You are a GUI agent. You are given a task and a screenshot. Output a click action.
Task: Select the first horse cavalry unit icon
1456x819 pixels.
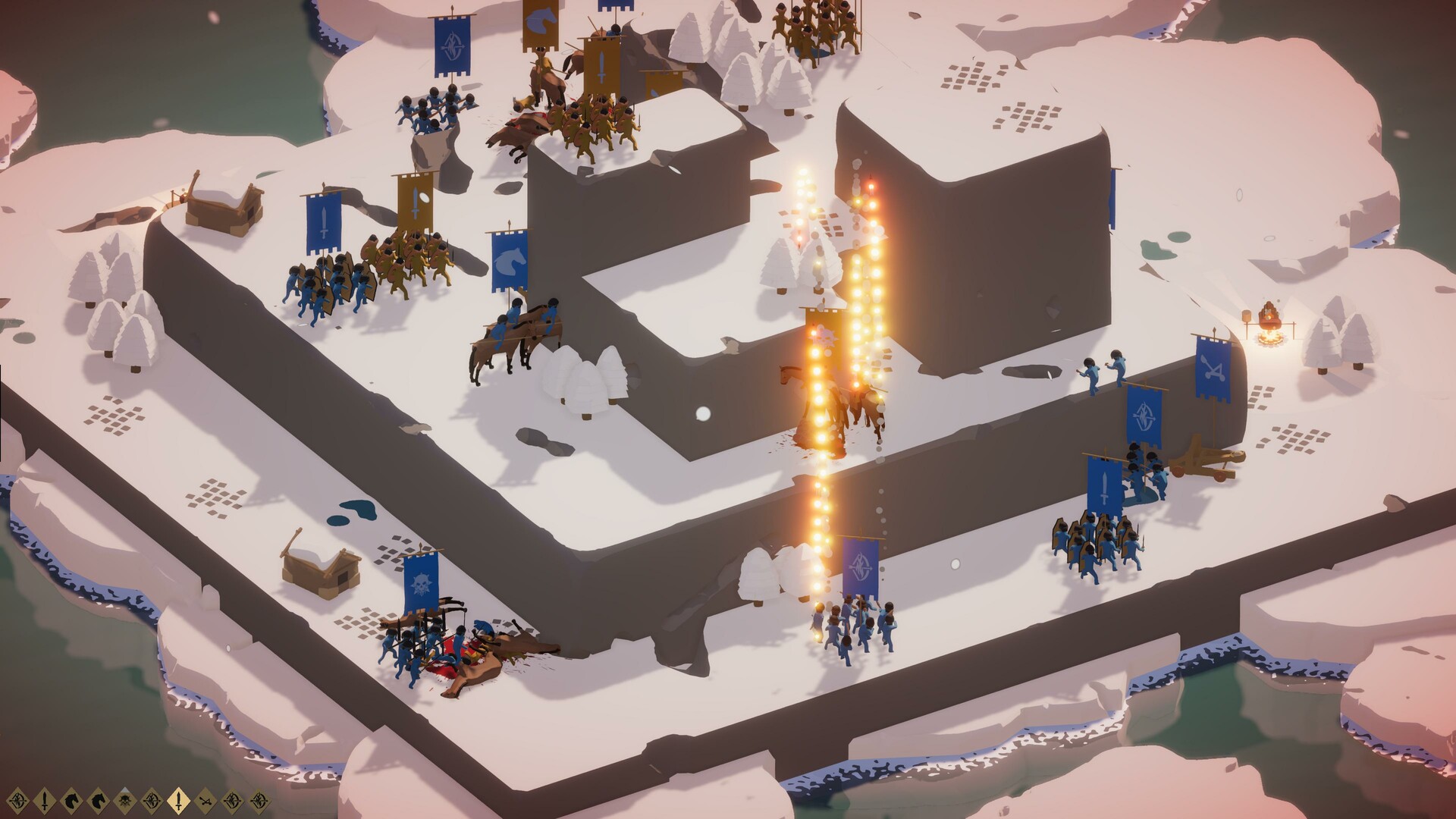71,799
